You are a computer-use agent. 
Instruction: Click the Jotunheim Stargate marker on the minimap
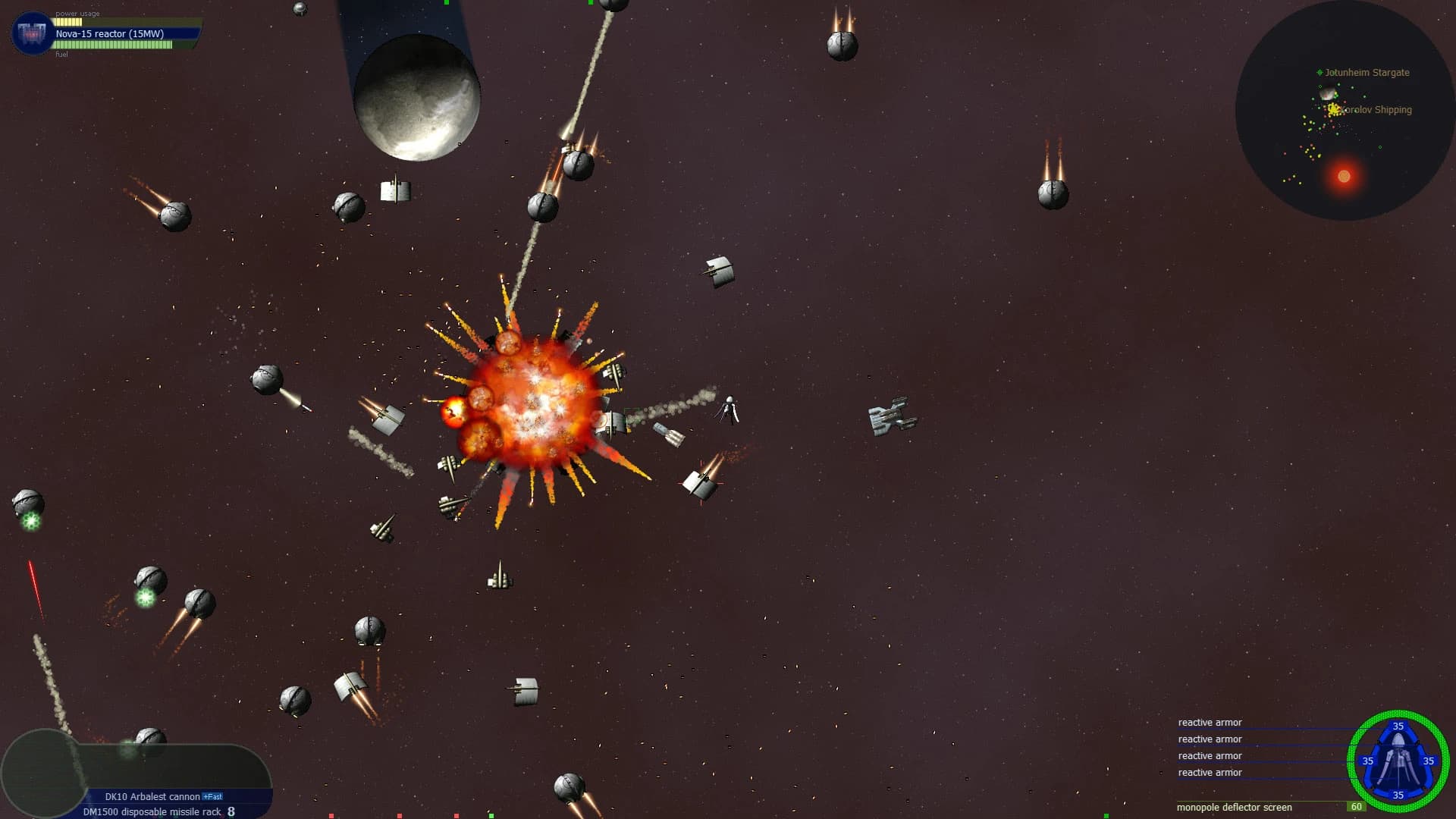(1317, 73)
